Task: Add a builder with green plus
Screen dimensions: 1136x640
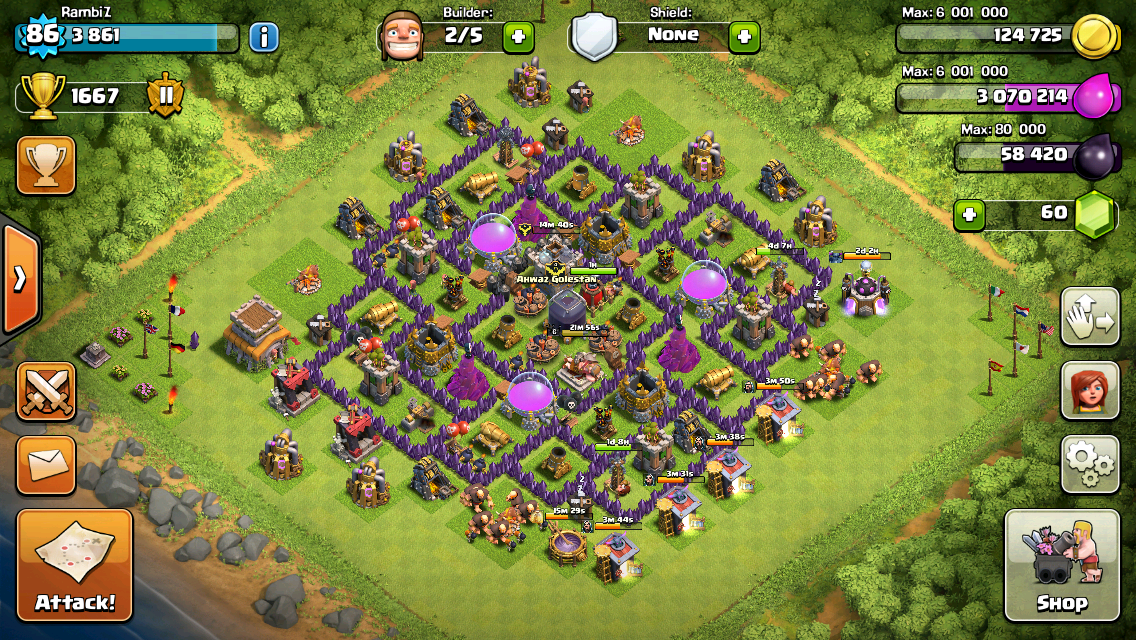Action: point(518,38)
